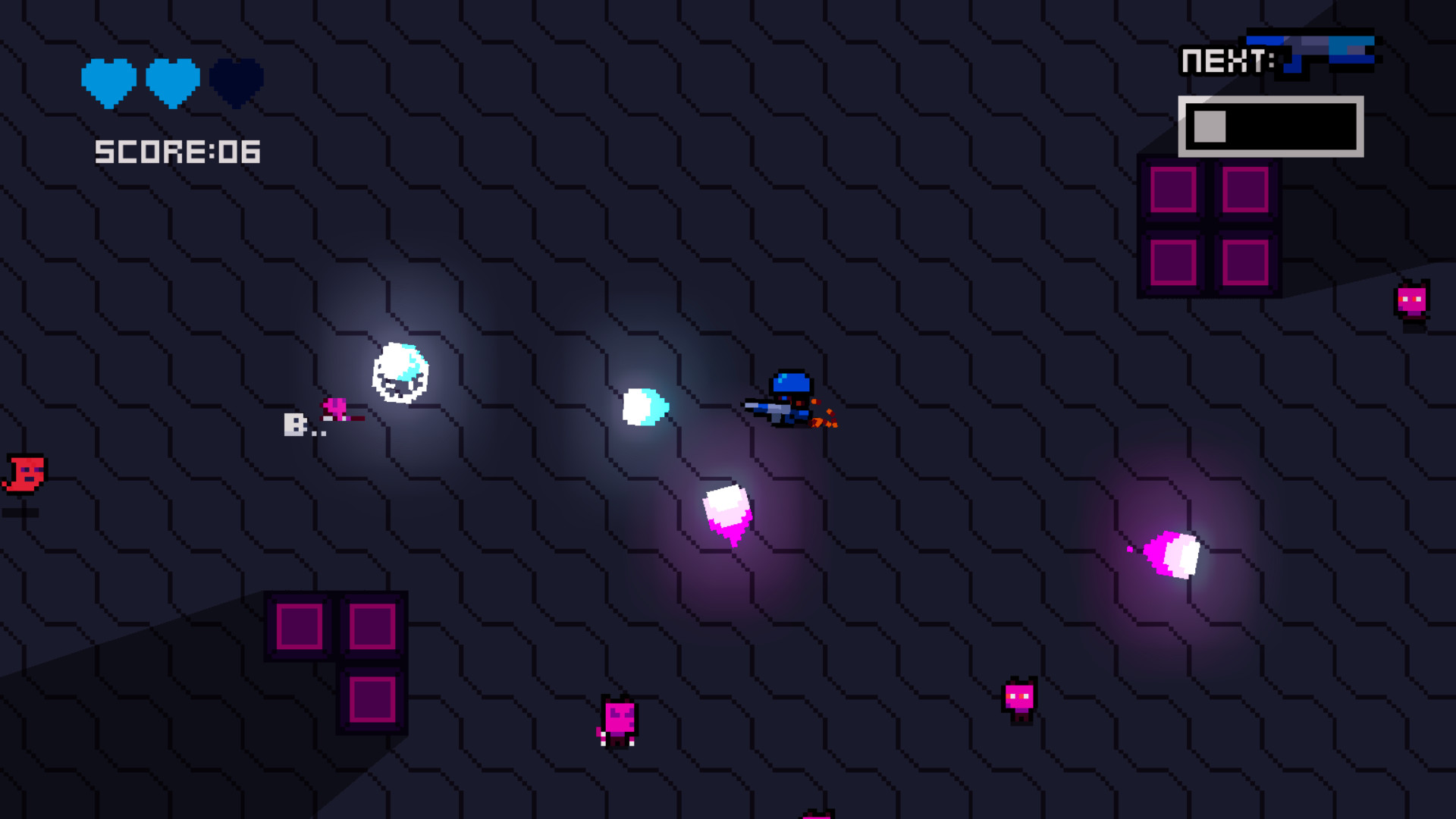Toggle the cyan glowing projectile near the player
This screenshot has height=819, width=1456.
point(645,407)
